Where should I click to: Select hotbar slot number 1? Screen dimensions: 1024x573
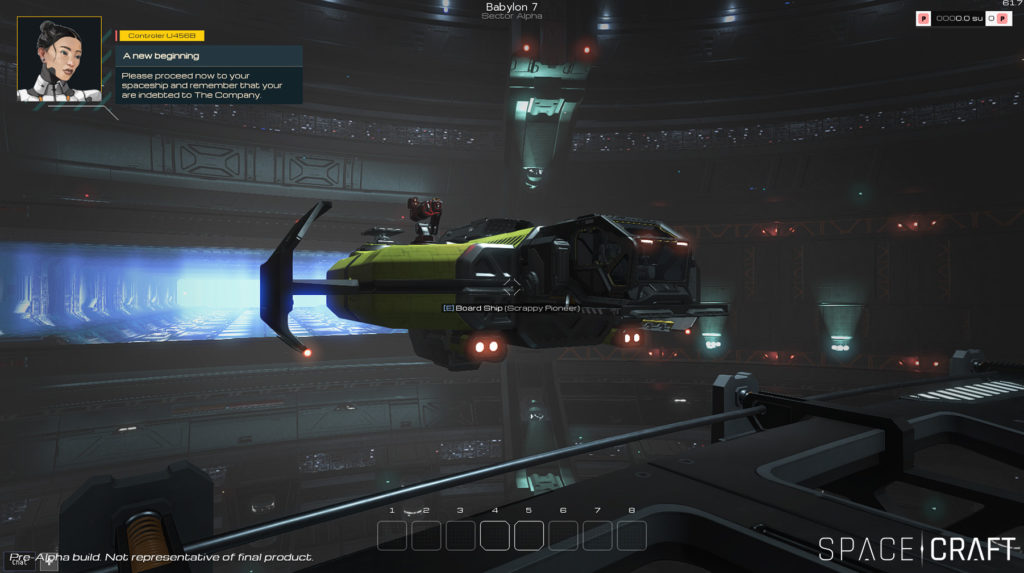[392, 536]
